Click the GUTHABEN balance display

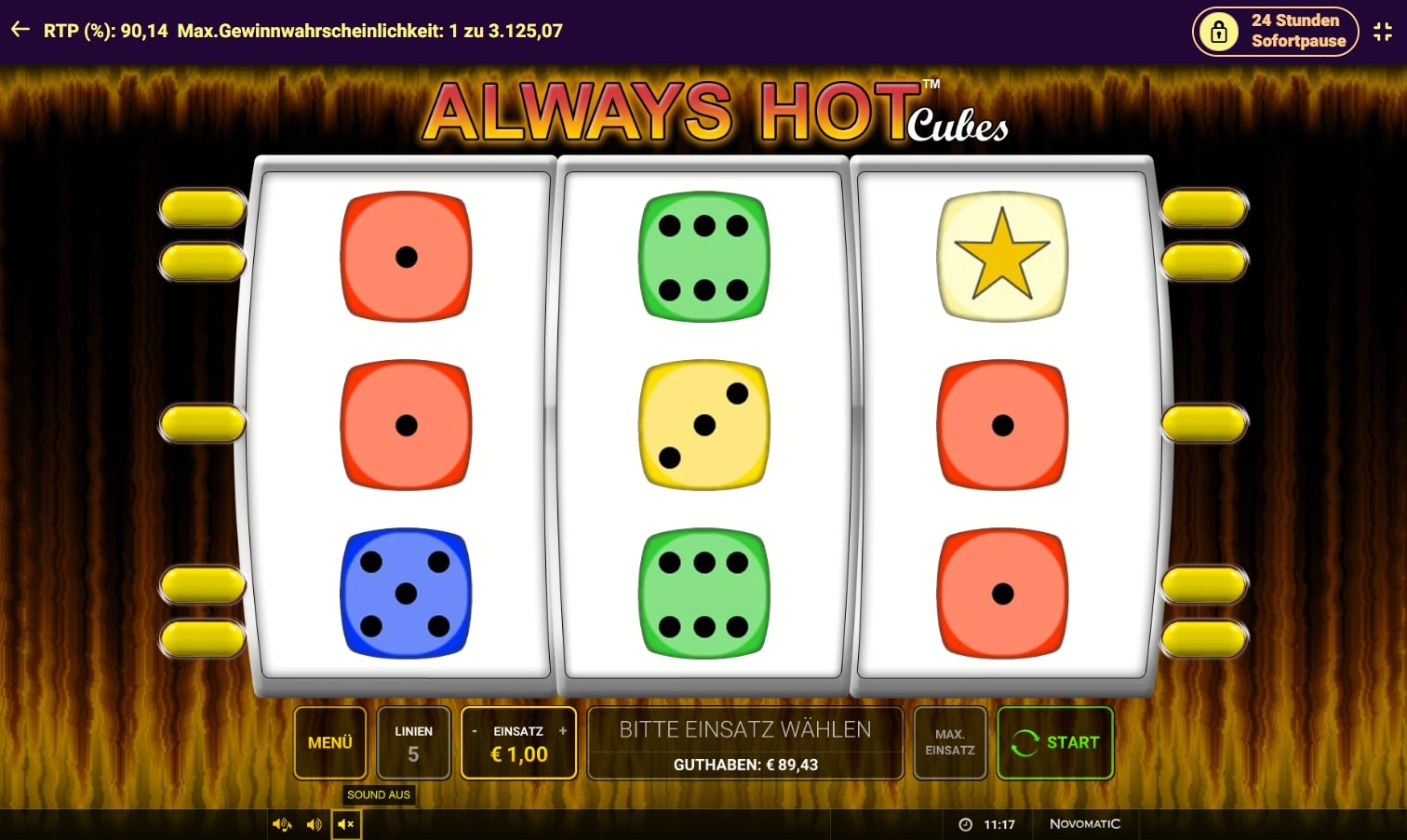(x=744, y=765)
